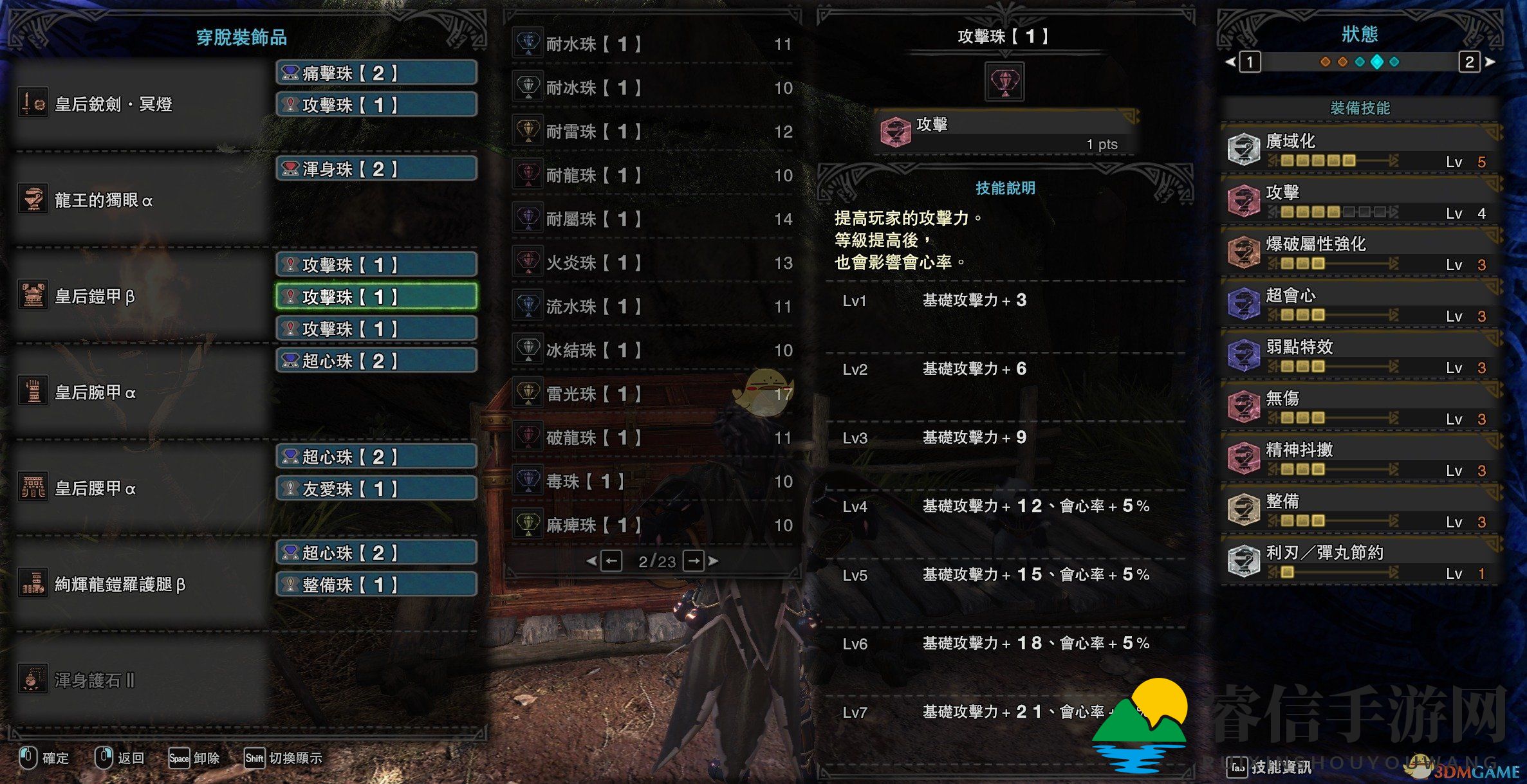Choose the 友愛珠【1】 slot on 皇后腰甲α
The image size is (1527, 784).
click(x=376, y=488)
